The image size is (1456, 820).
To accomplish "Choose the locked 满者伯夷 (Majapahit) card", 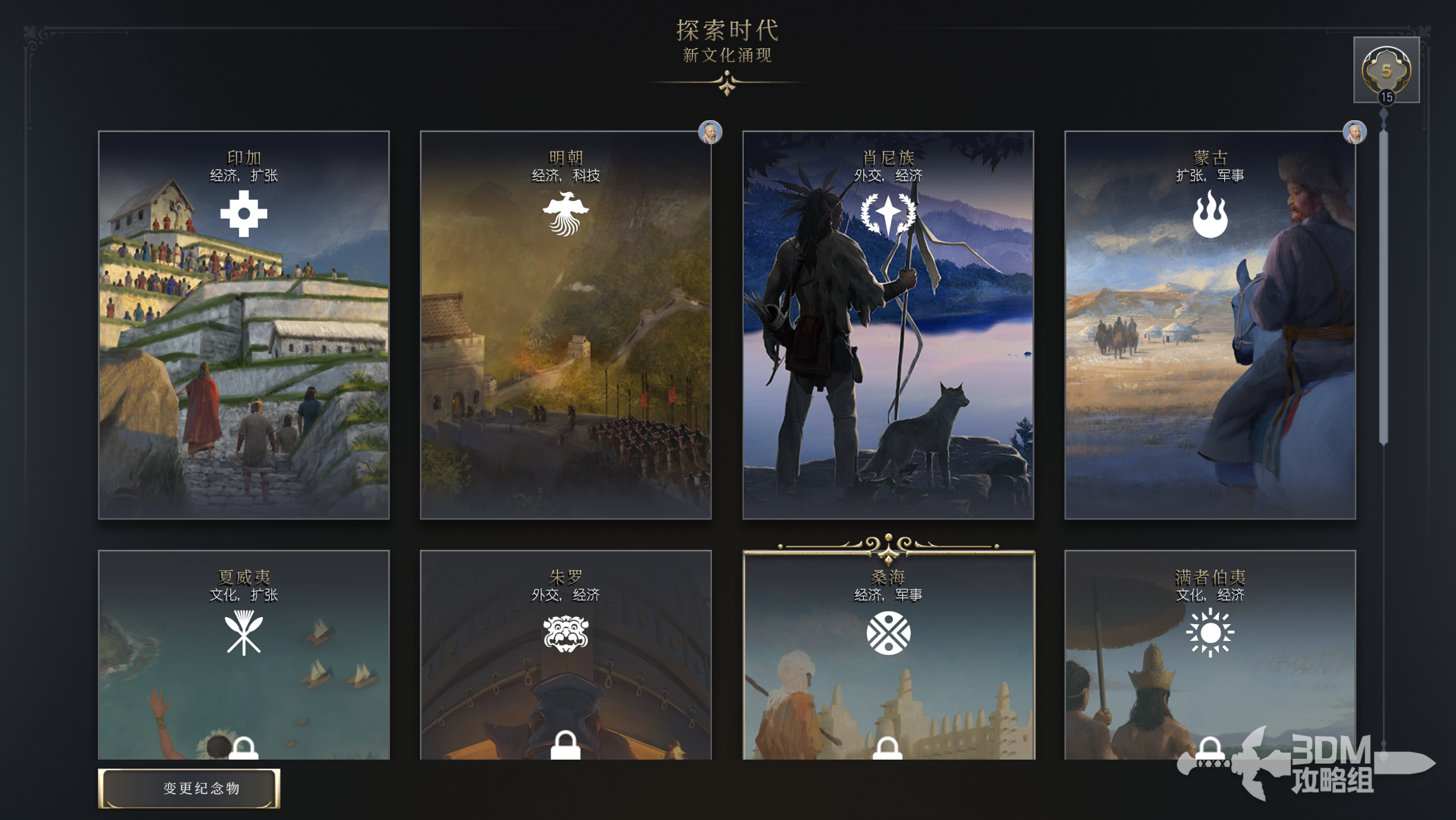I will point(1209,655).
